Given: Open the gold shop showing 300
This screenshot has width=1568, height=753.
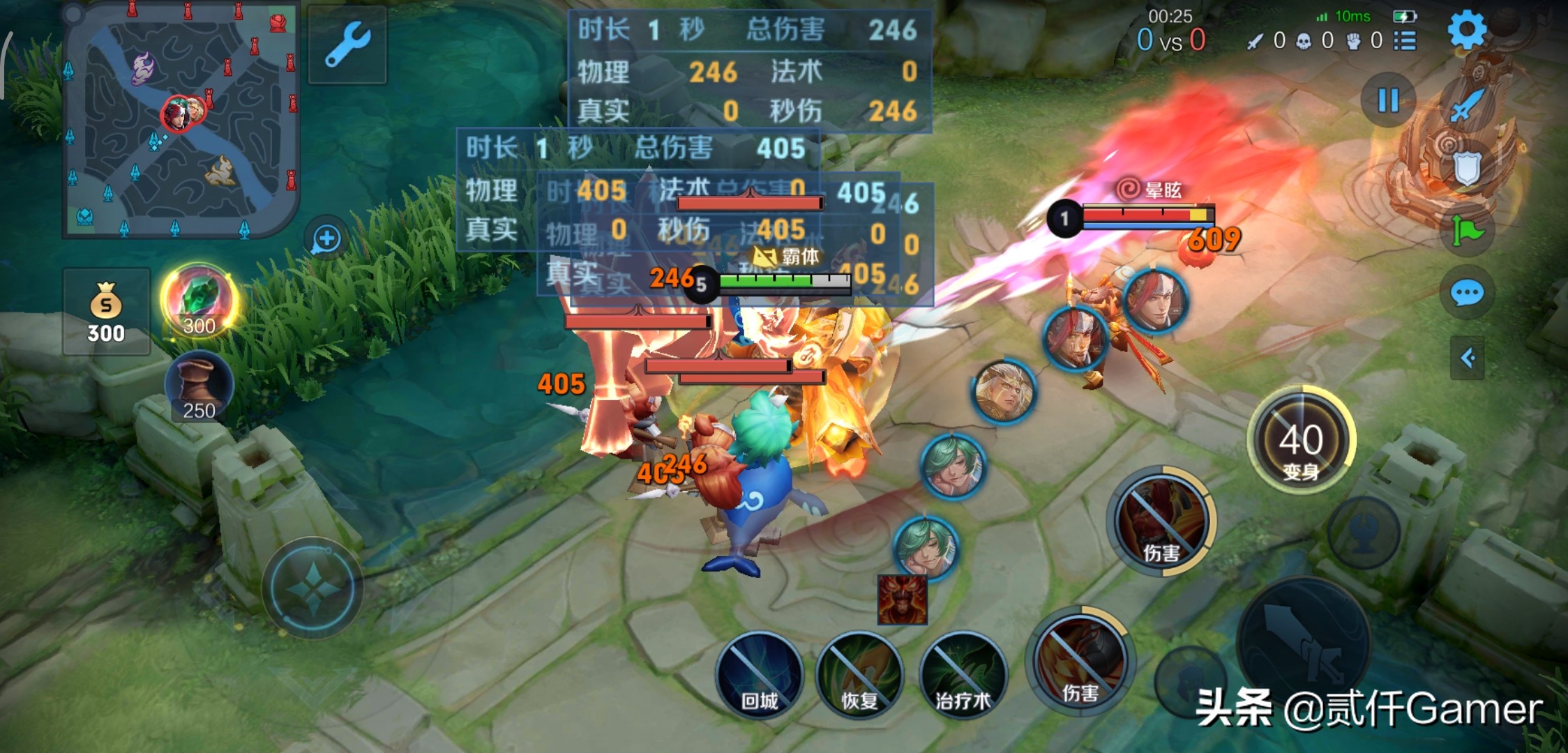Looking at the screenshot, I should (106, 312).
